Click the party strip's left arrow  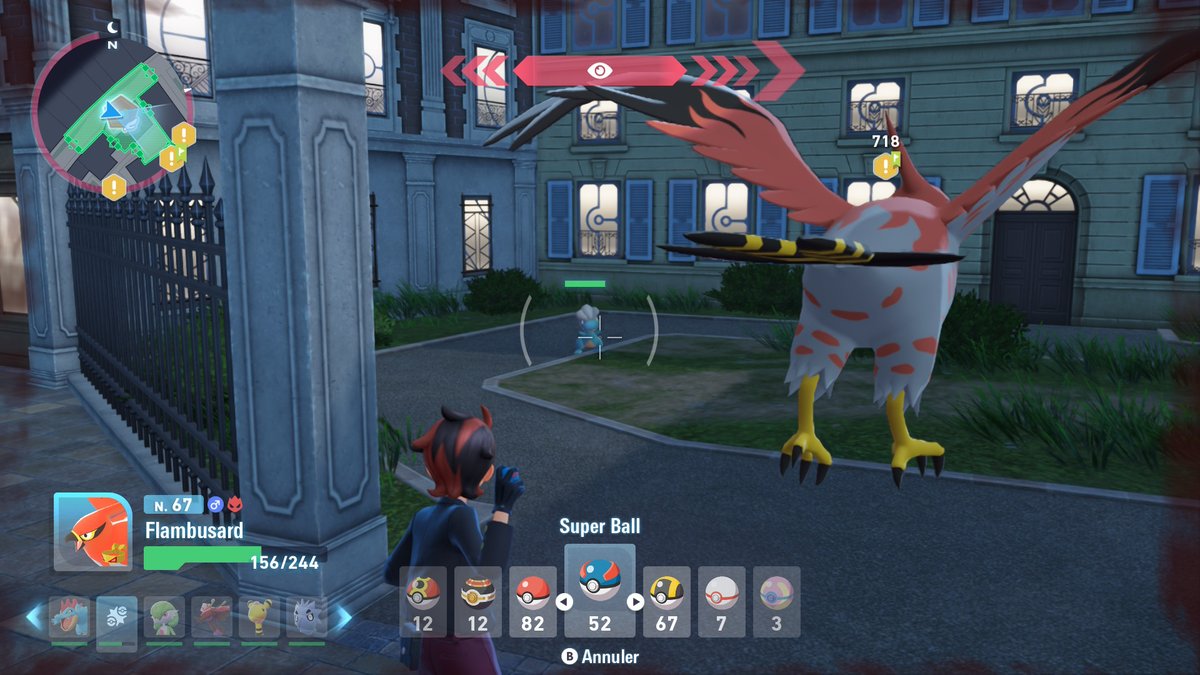[x=34, y=618]
